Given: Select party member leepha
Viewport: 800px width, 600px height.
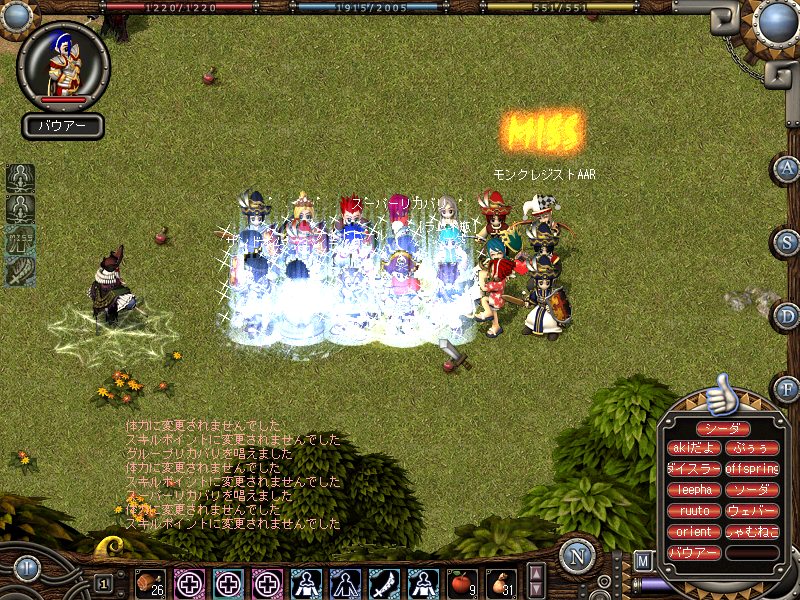Looking at the screenshot, I should click(x=693, y=490).
